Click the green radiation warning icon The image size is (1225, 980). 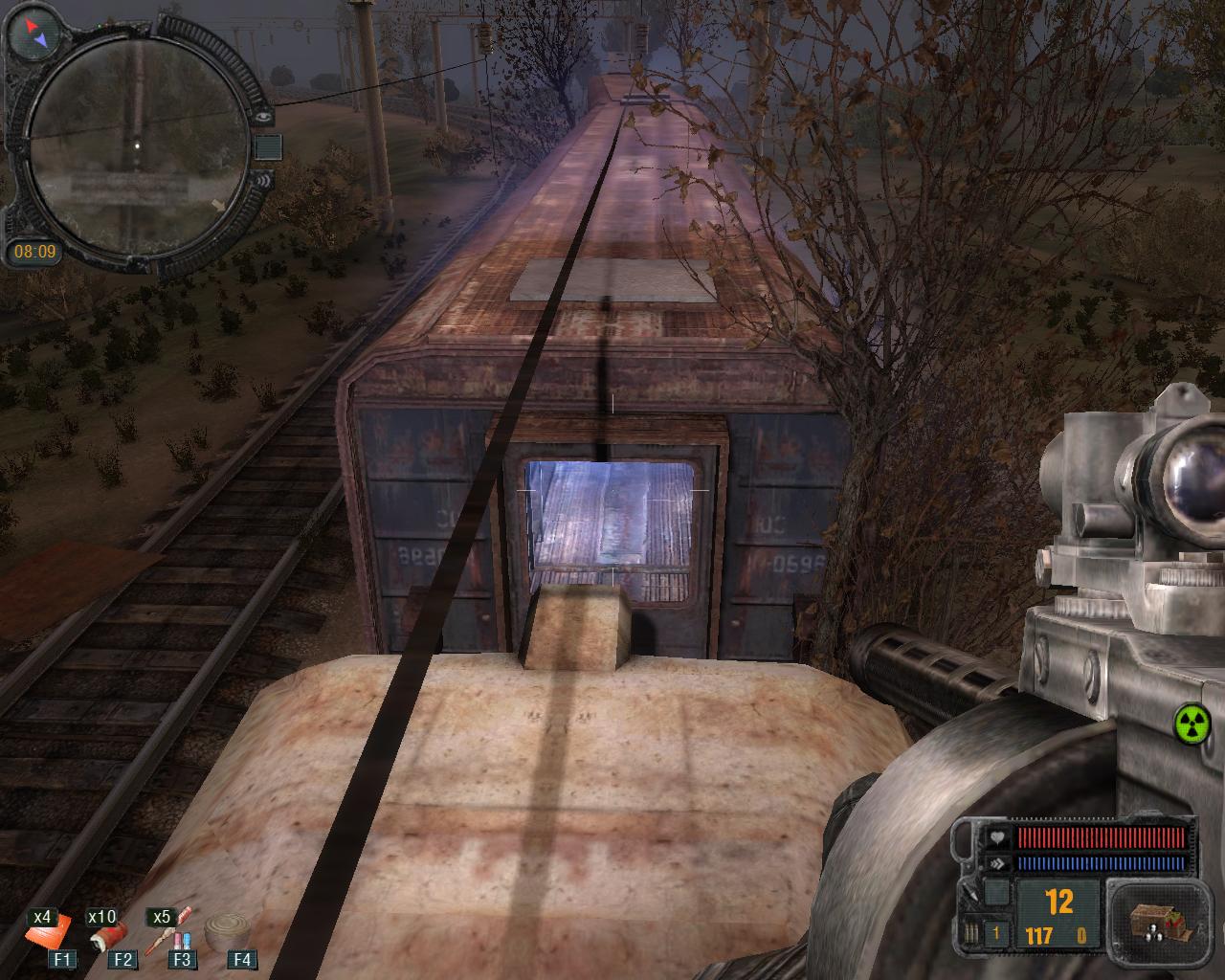(1193, 722)
